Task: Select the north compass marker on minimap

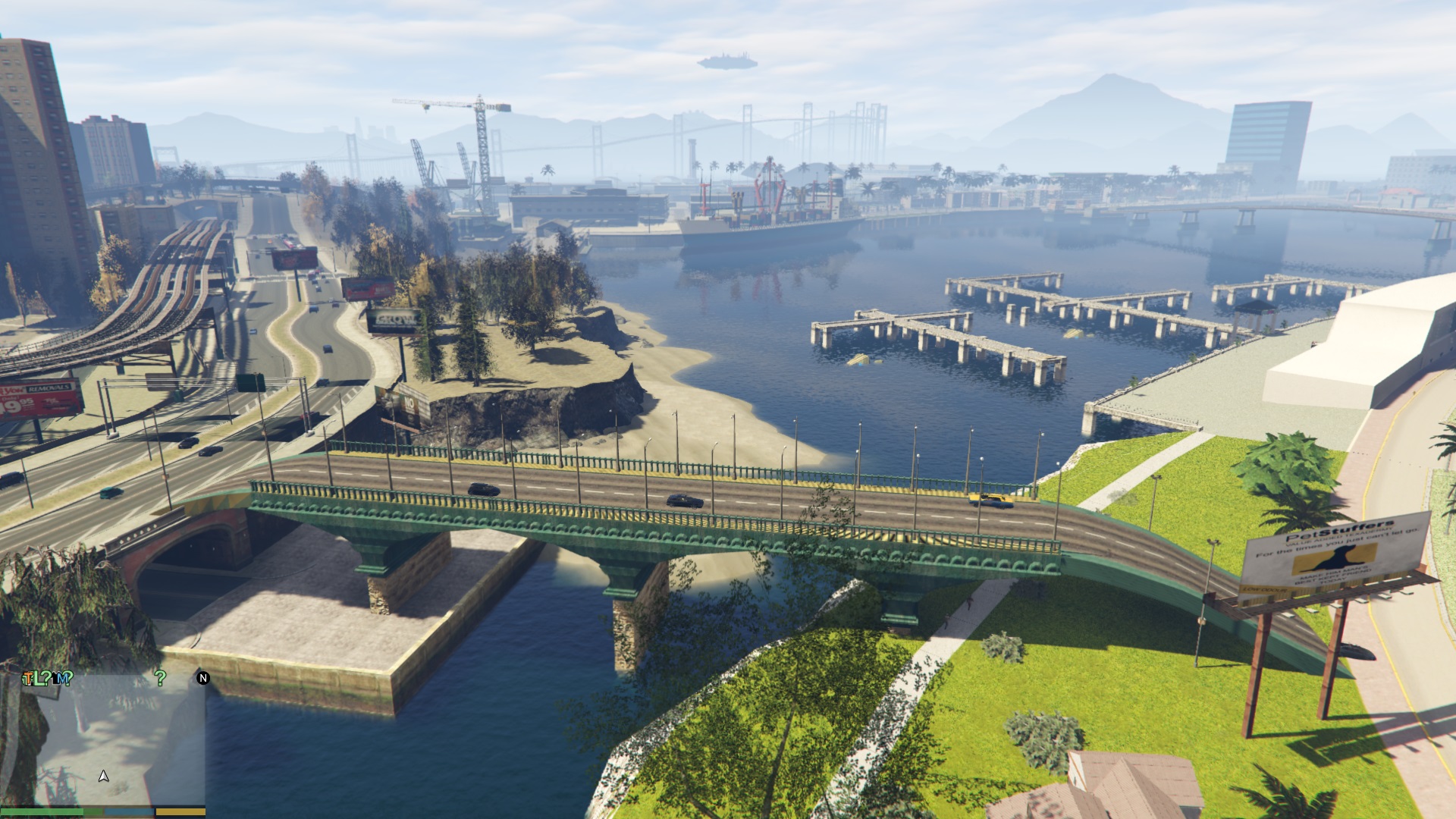Action: click(x=202, y=678)
